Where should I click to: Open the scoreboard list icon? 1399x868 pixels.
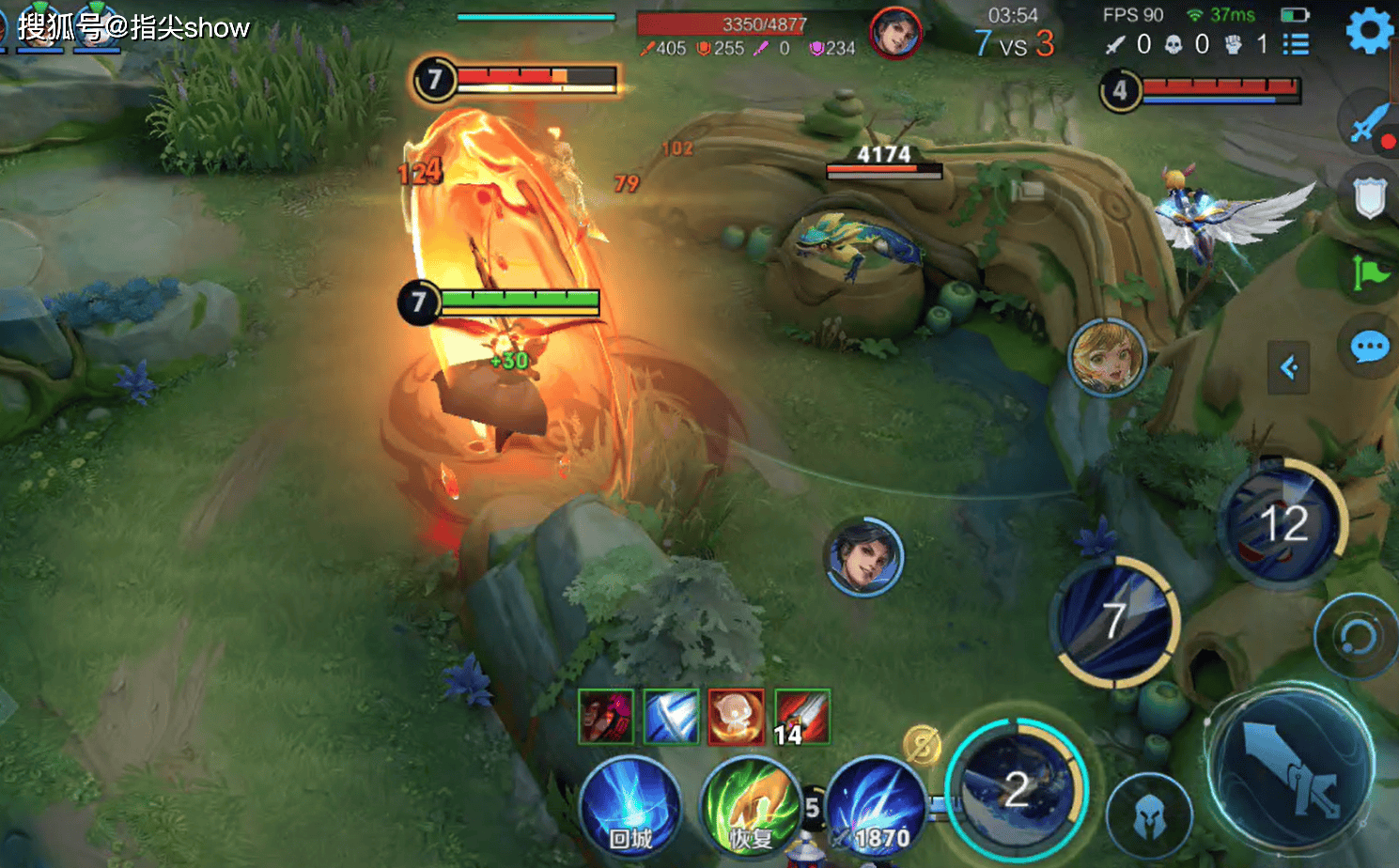1296,44
